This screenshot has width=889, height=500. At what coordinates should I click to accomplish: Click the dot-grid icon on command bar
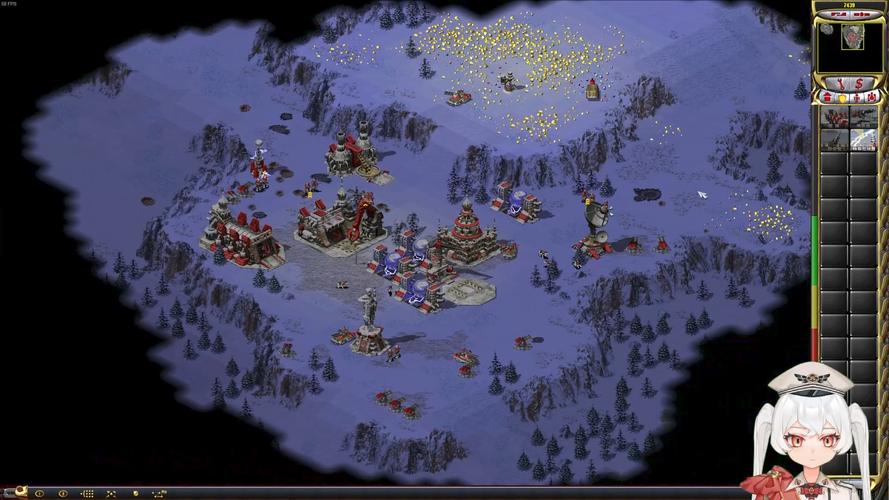(86, 493)
